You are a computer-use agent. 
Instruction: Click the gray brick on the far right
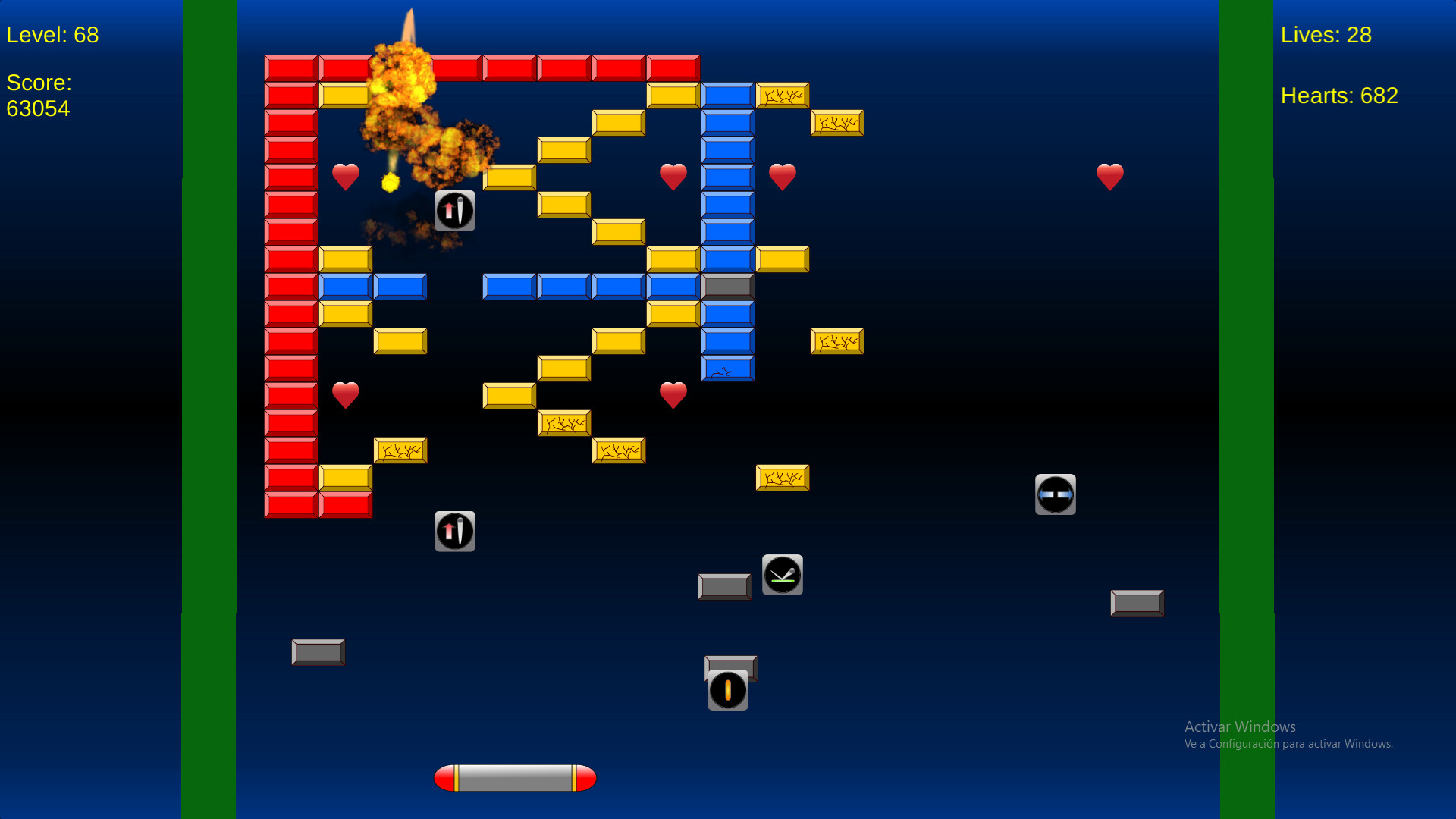(1137, 602)
